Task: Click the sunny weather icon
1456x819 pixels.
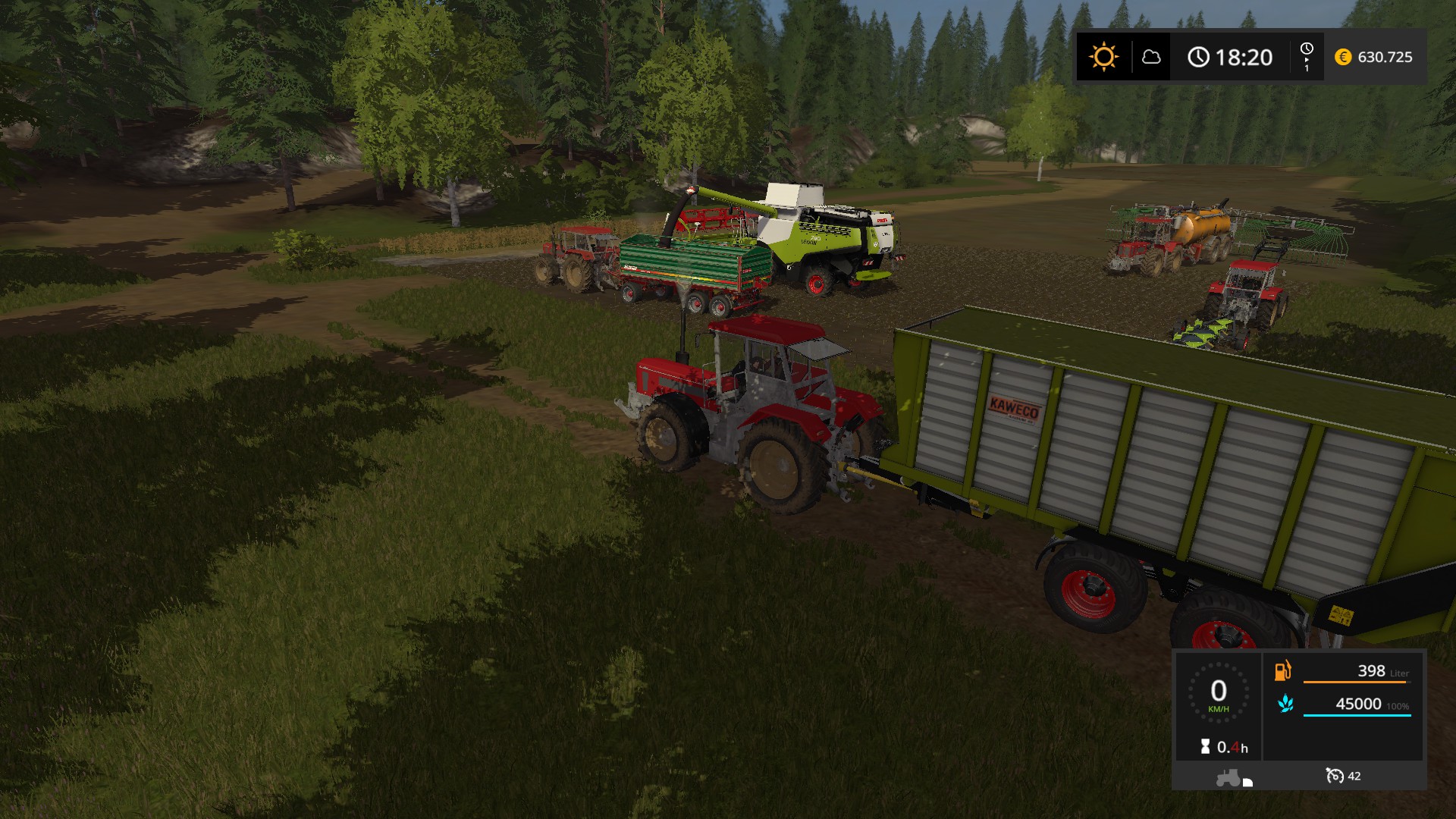Action: (1103, 57)
